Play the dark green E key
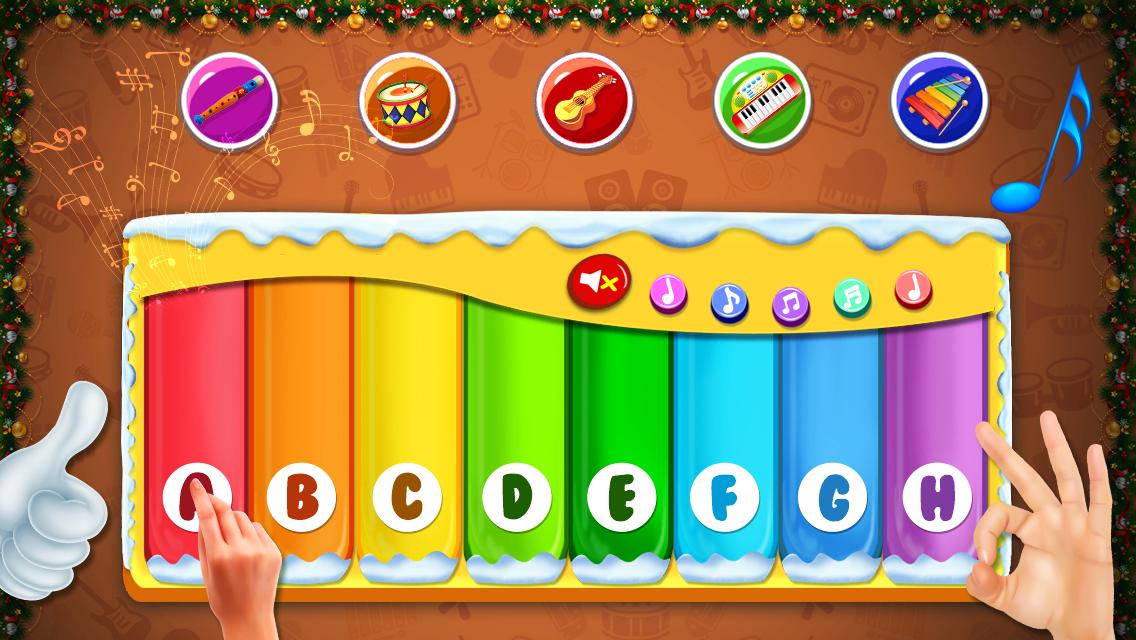 [621, 430]
